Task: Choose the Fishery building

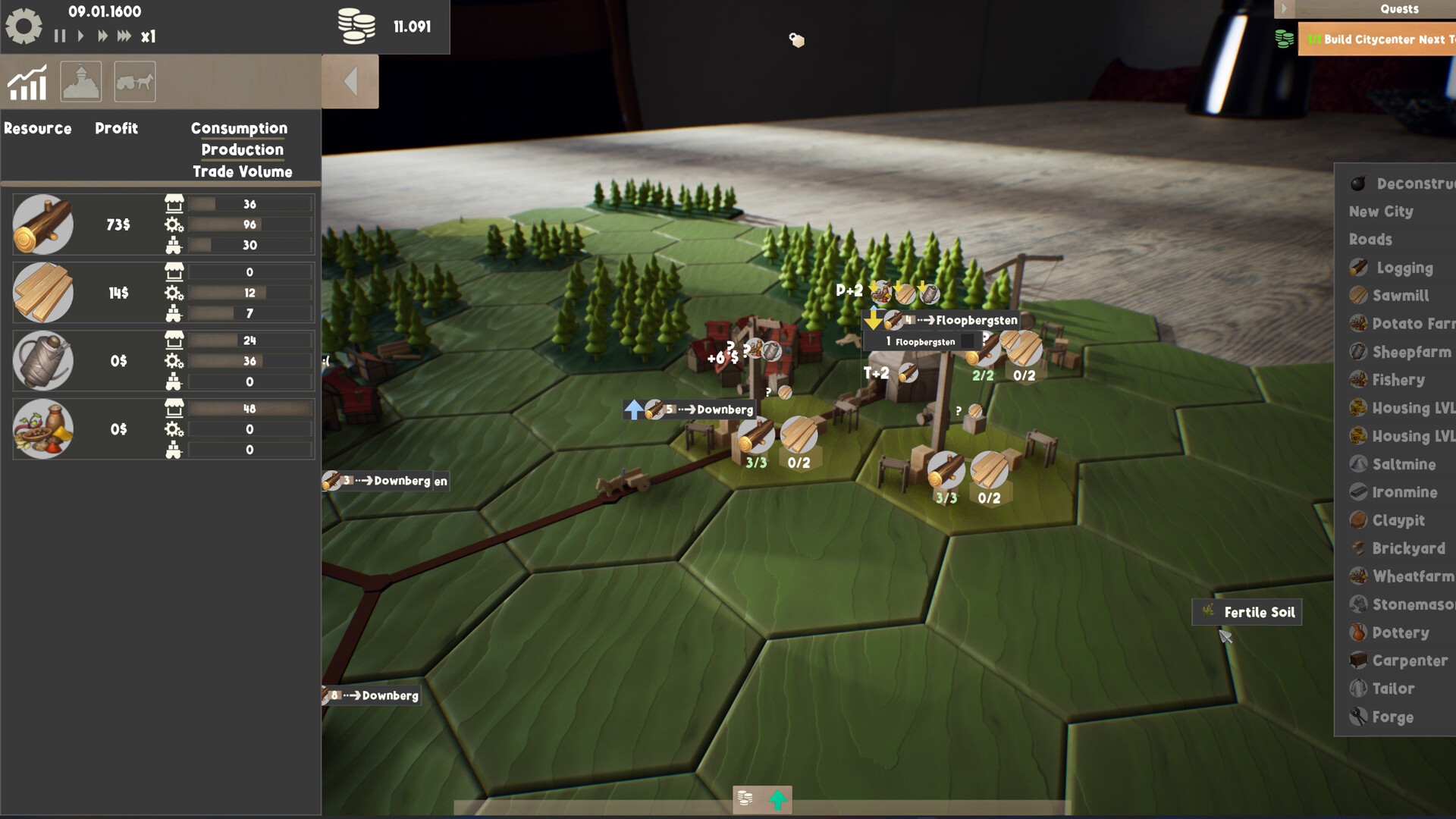Action: 1398,380
